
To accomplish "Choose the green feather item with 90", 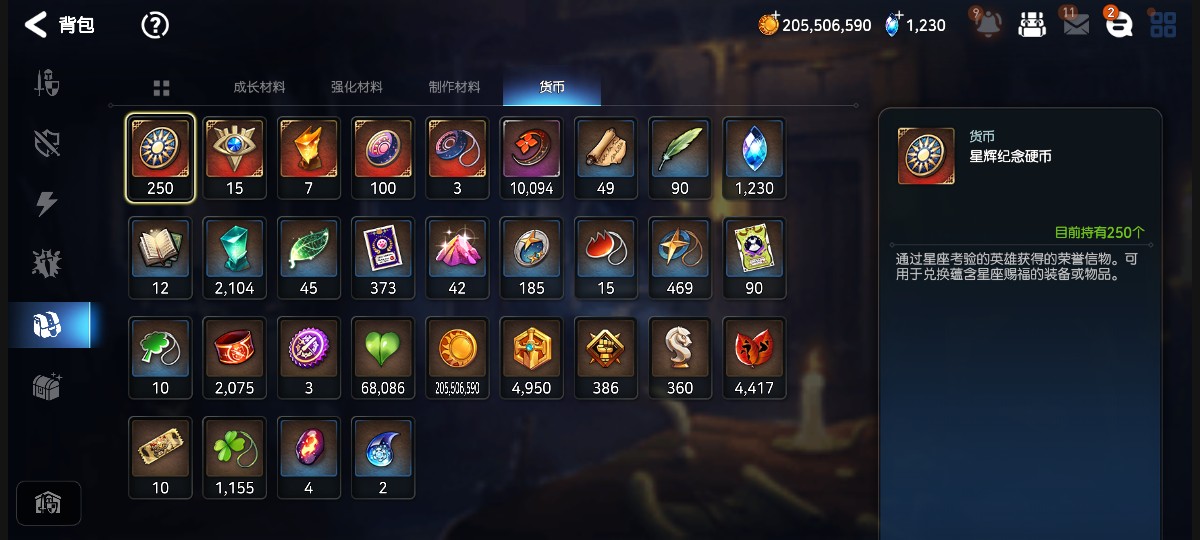I will coord(680,158).
